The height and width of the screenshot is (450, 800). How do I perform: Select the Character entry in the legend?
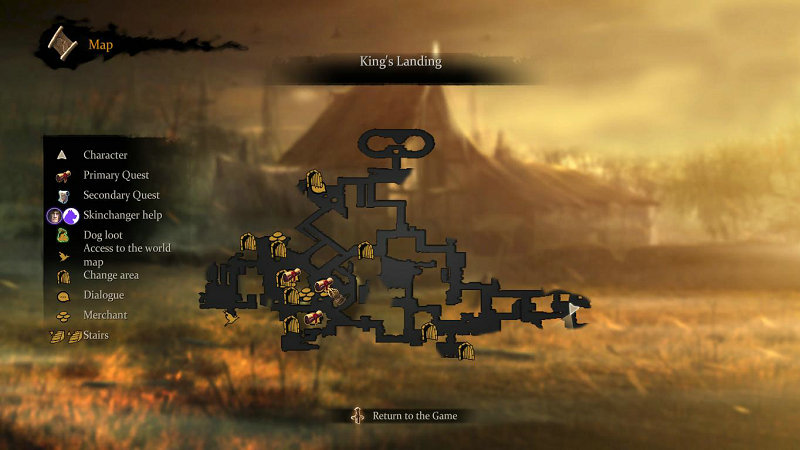(x=105, y=155)
